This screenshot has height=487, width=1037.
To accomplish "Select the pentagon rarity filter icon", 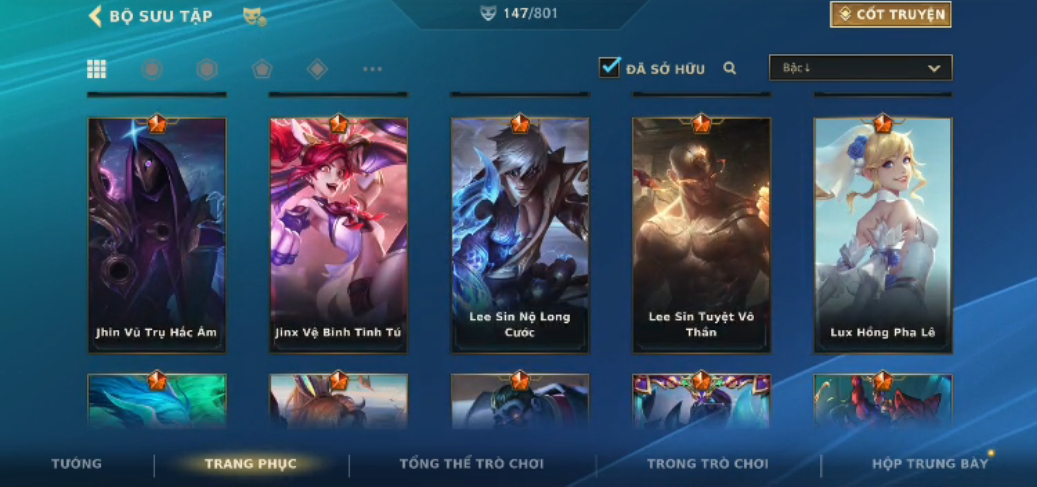I will coord(262,69).
